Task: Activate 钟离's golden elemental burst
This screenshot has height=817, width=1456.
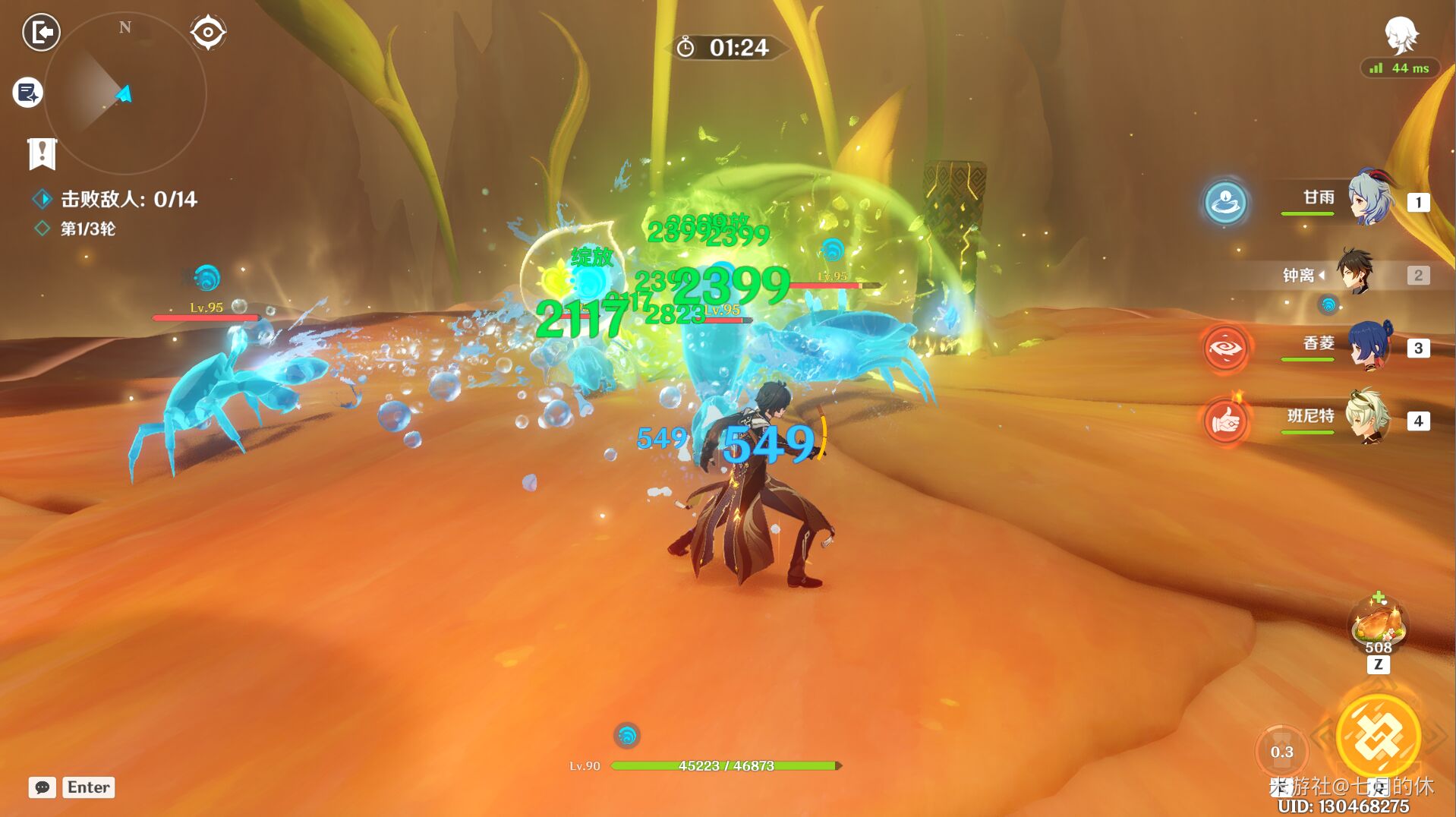Action: pos(1378,735)
